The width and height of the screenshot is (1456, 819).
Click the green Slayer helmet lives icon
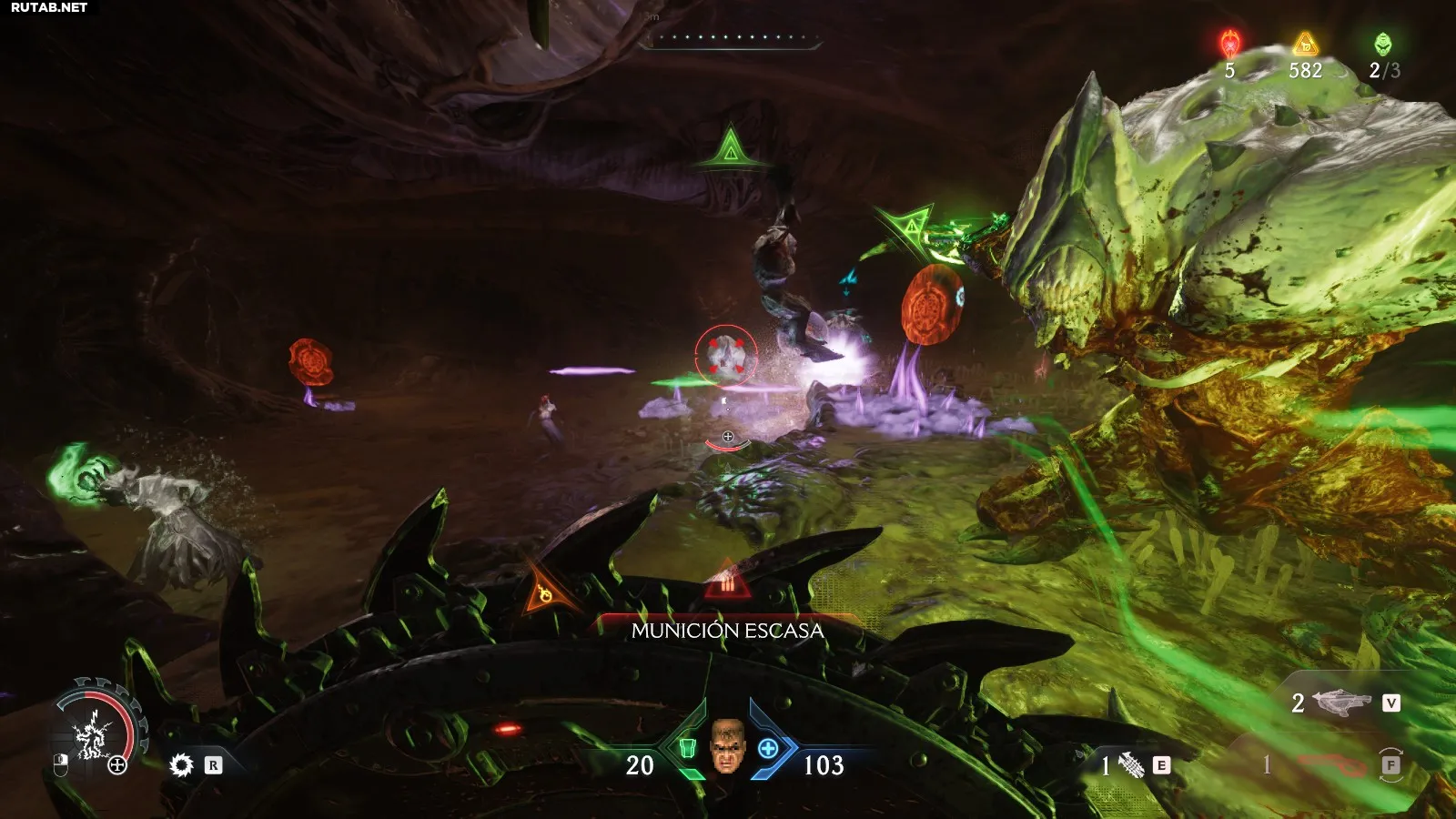tap(1382, 44)
